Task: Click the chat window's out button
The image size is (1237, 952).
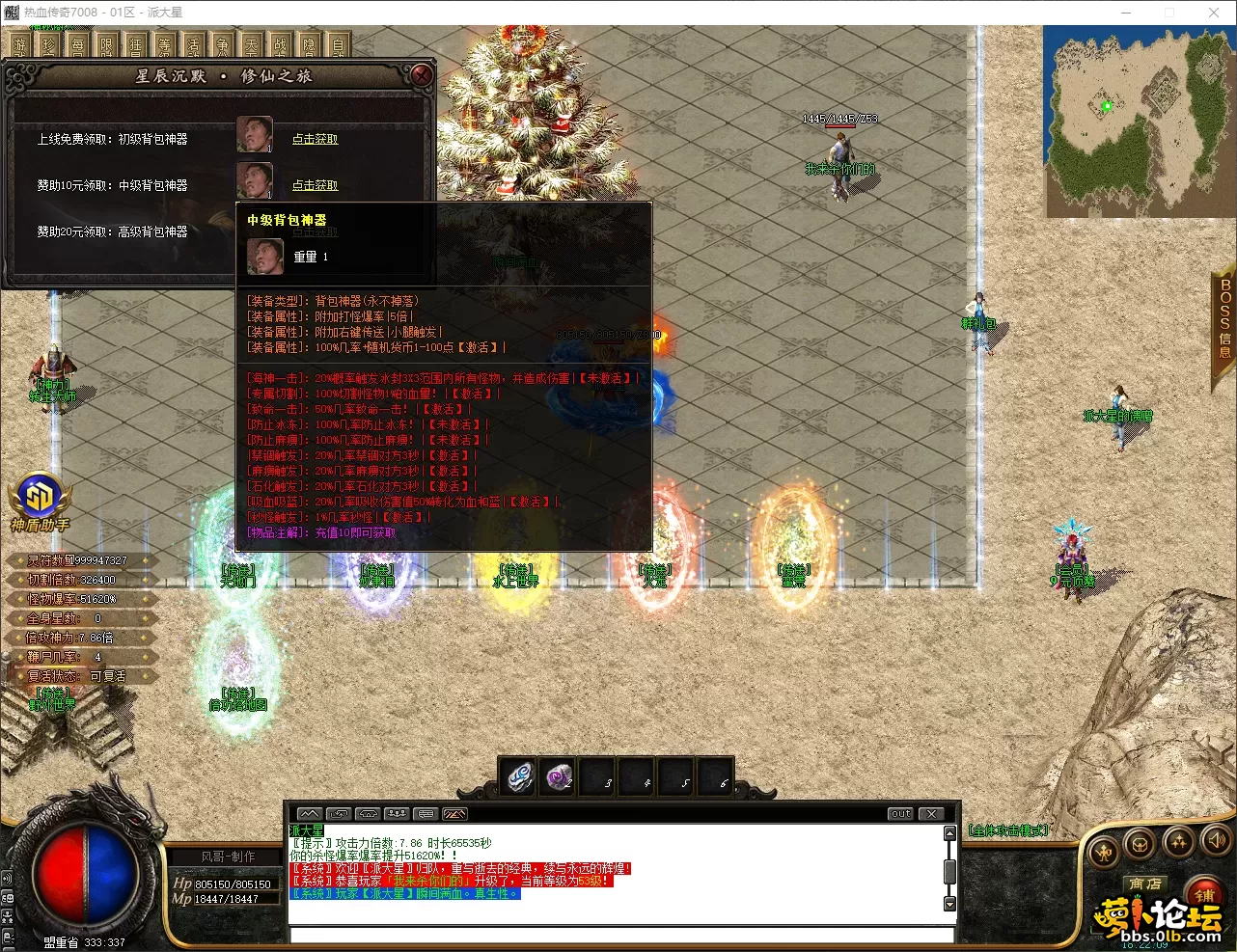Action: pyautogui.click(x=899, y=813)
